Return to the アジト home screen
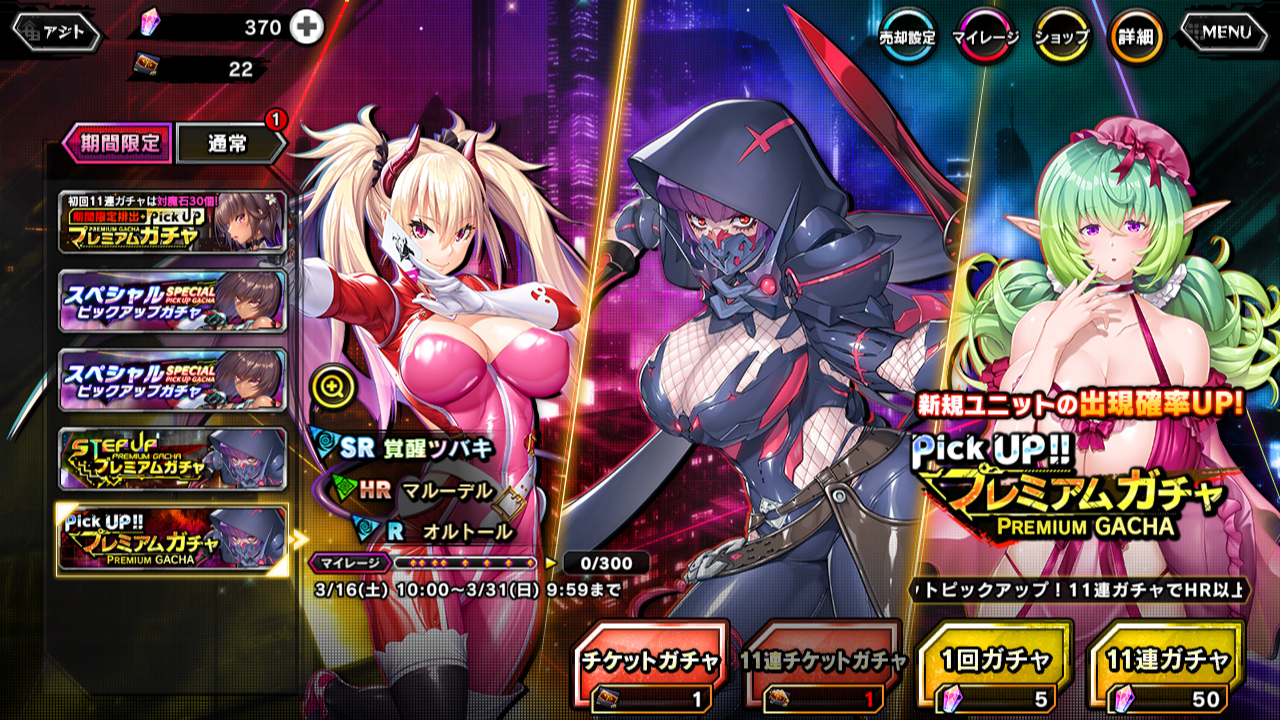This screenshot has height=720, width=1280. 56,32
